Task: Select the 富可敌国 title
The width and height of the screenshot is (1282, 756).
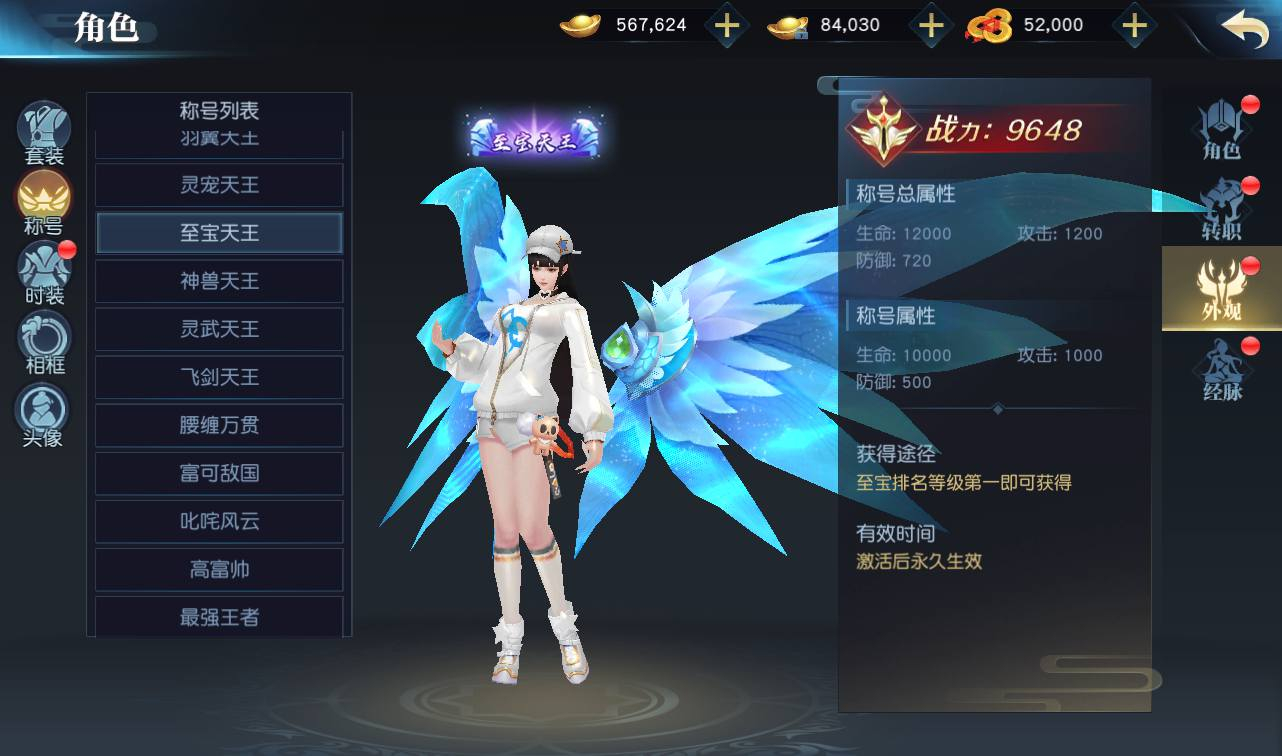Action: [x=219, y=473]
